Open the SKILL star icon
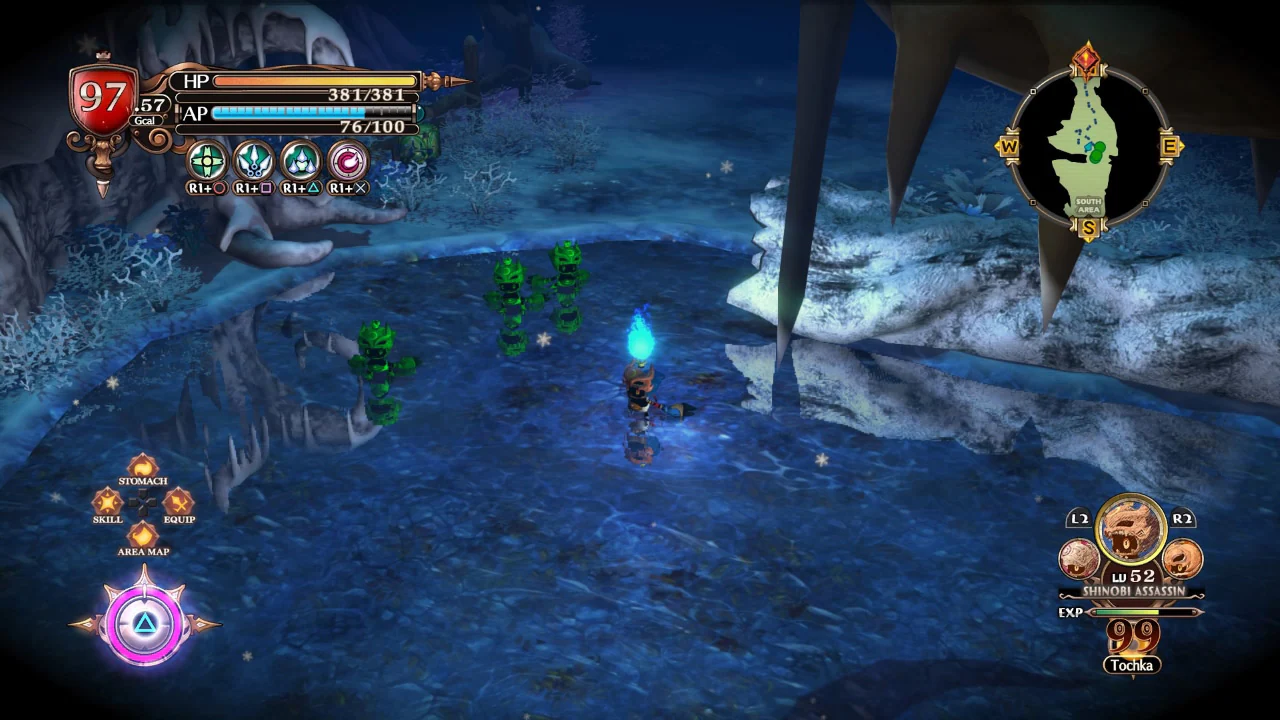The image size is (1280, 720). coord(108,502)
